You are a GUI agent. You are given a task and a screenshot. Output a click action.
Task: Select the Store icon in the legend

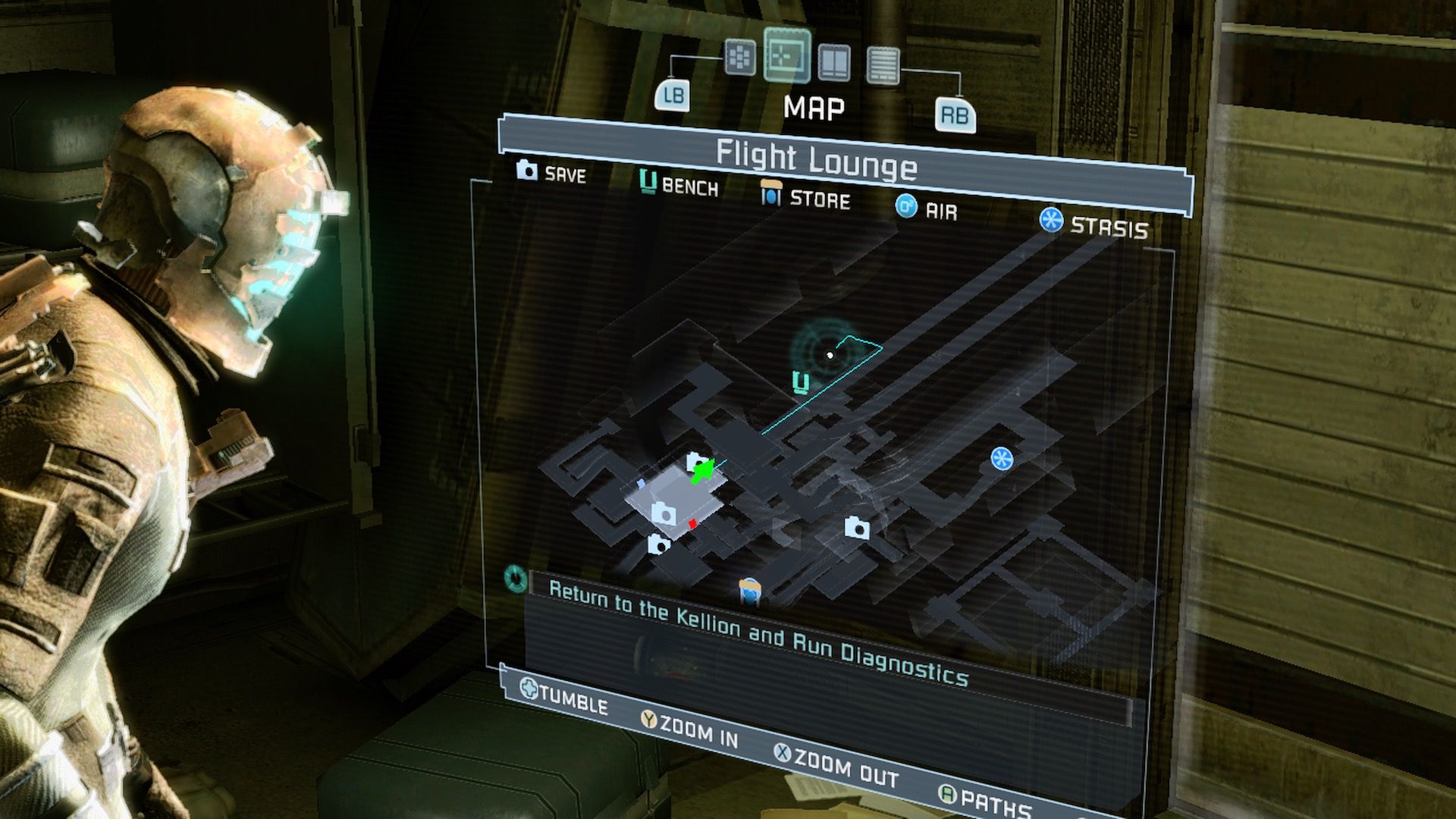point(770,197)
